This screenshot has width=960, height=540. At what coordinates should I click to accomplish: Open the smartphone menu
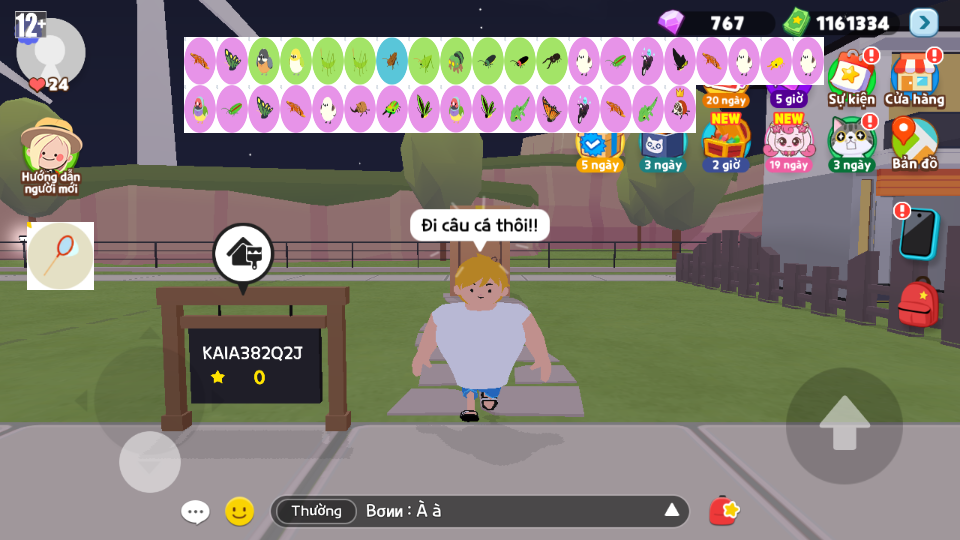(917, 233)
